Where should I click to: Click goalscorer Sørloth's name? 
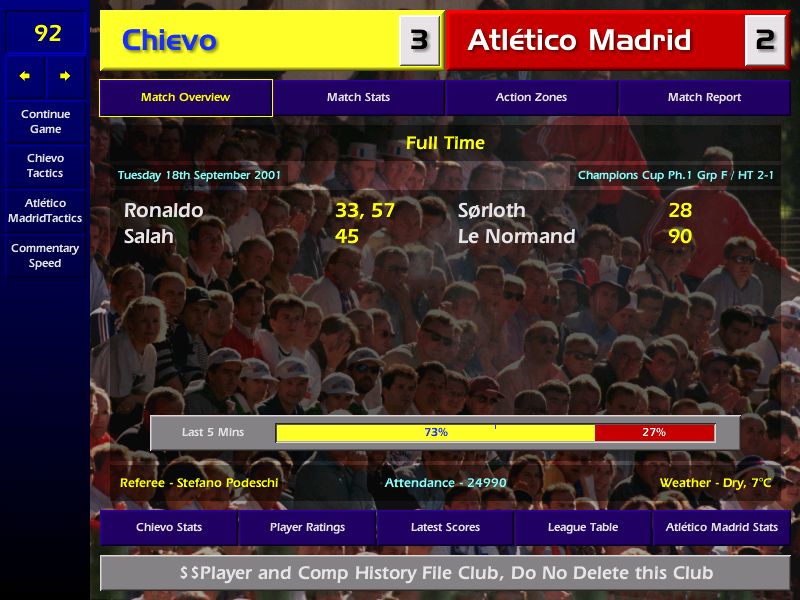[491, 211]
